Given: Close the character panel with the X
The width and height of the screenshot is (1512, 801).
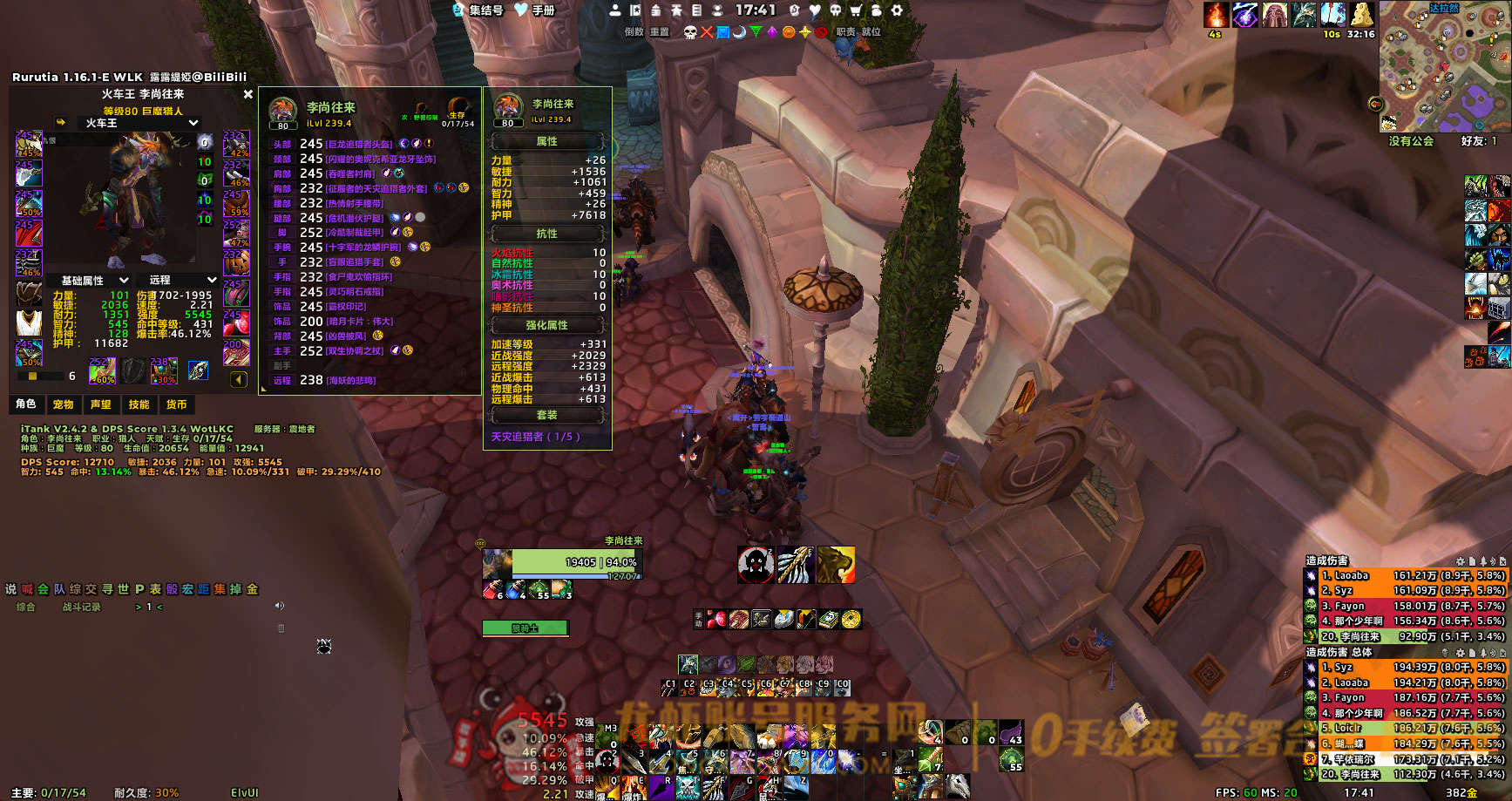Looking at the screenshot, I should [248, 94].
